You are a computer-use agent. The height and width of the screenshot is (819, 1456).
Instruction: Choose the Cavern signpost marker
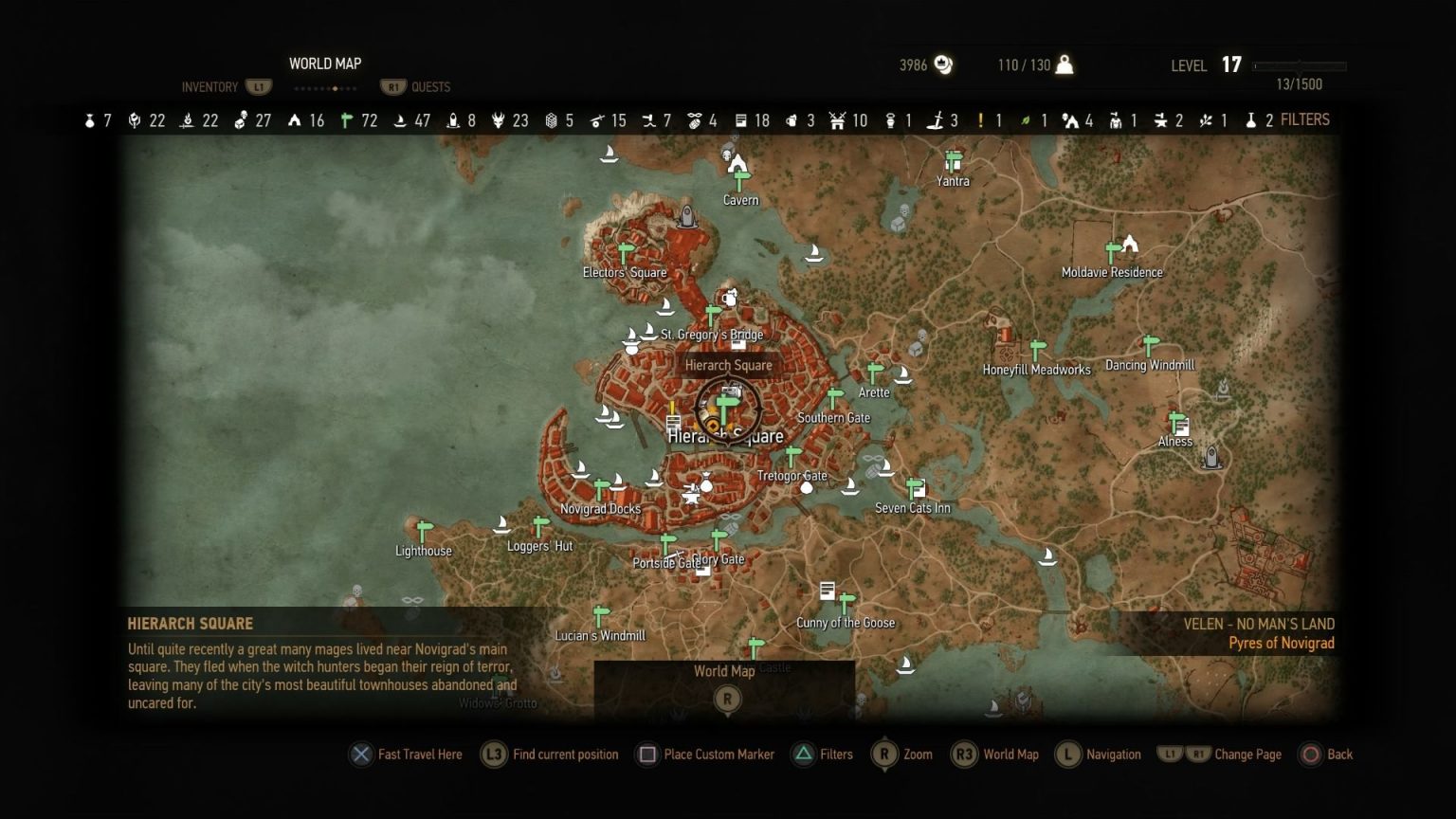coord(741,180)
